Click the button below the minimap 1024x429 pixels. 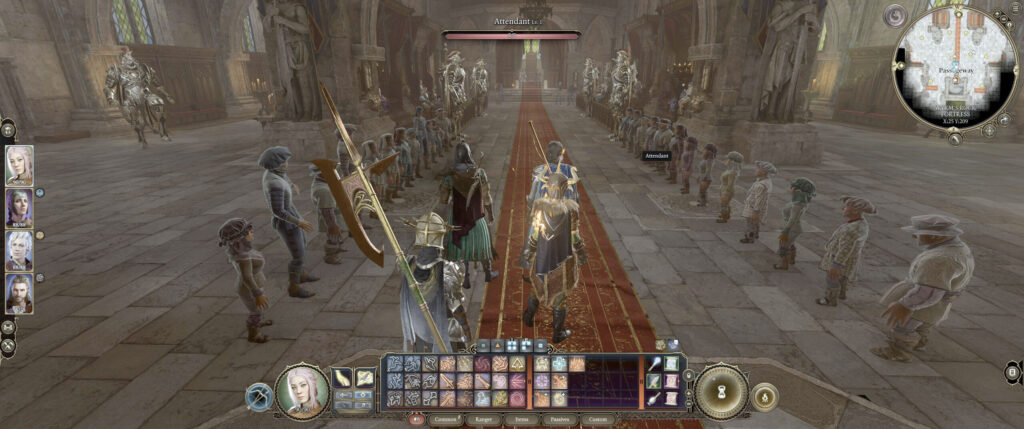point(957,140)
